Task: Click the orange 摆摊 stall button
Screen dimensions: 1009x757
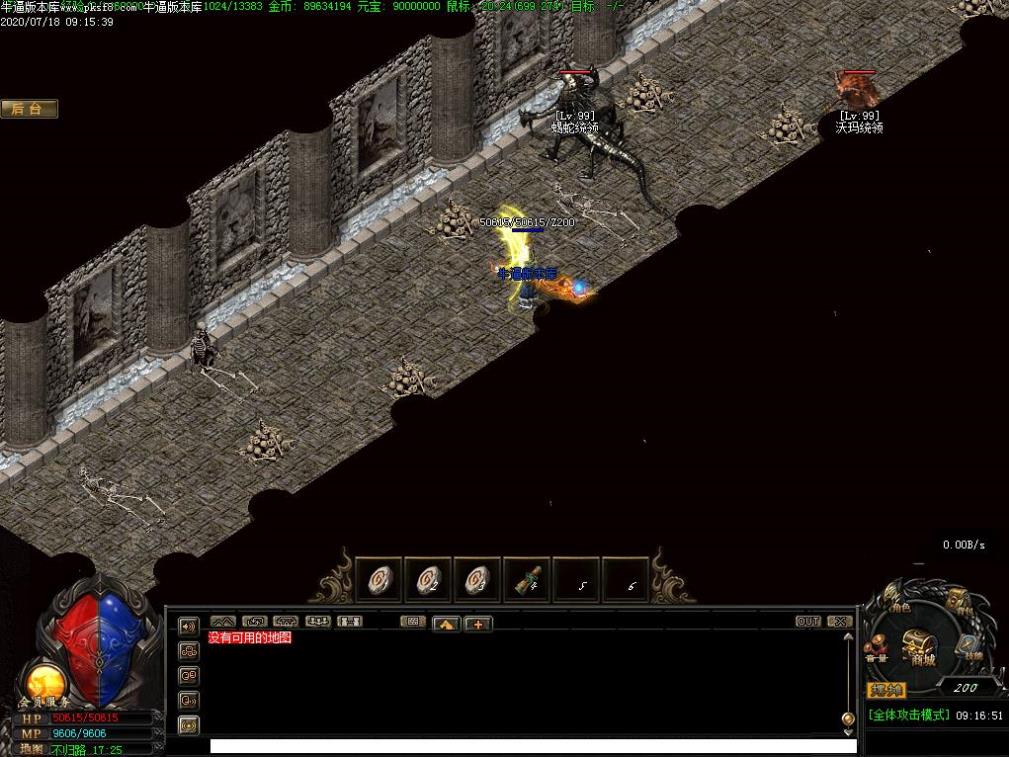Action: (886, 689)
